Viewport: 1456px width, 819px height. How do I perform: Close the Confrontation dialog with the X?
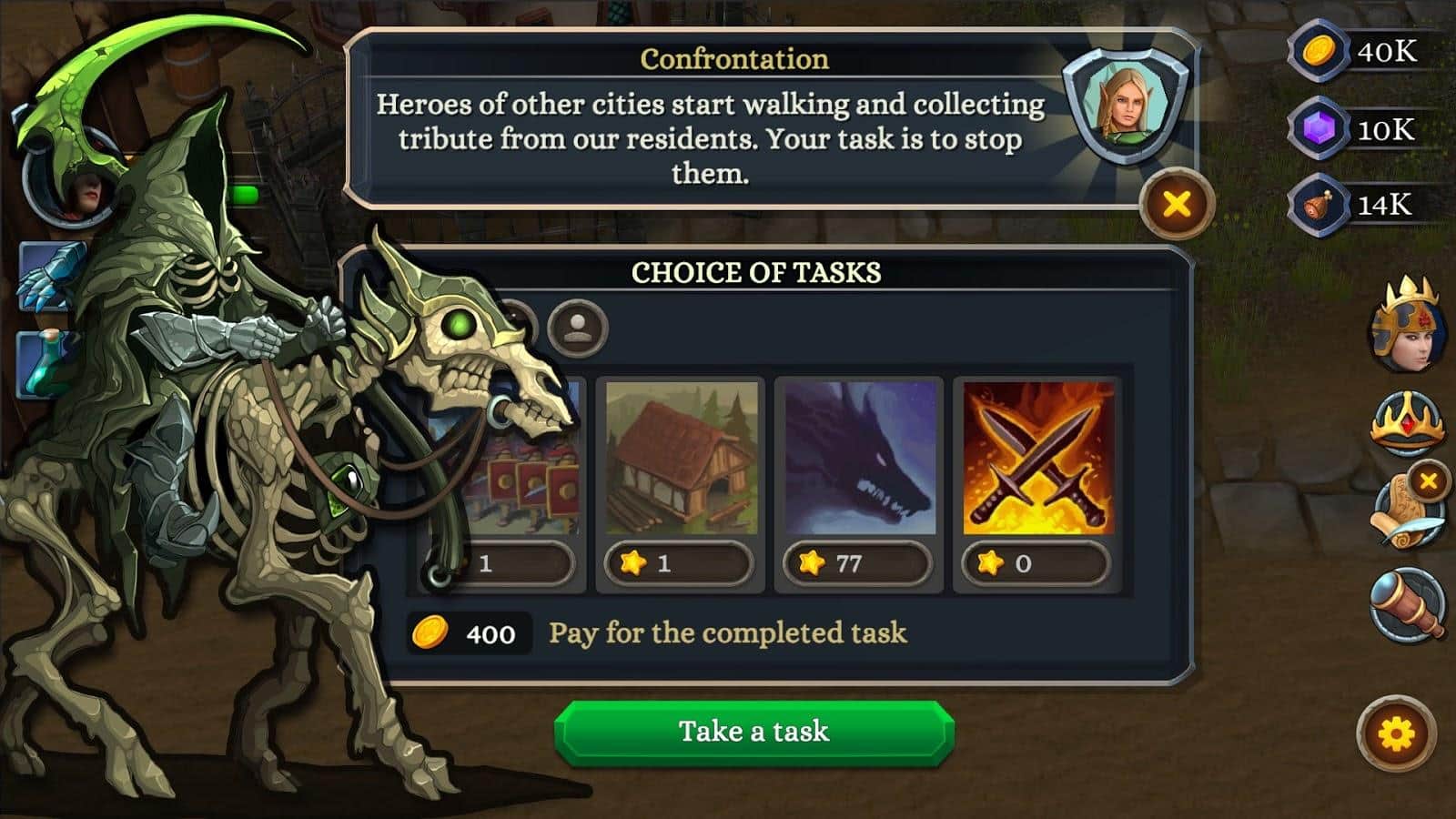click(1177, 204)
